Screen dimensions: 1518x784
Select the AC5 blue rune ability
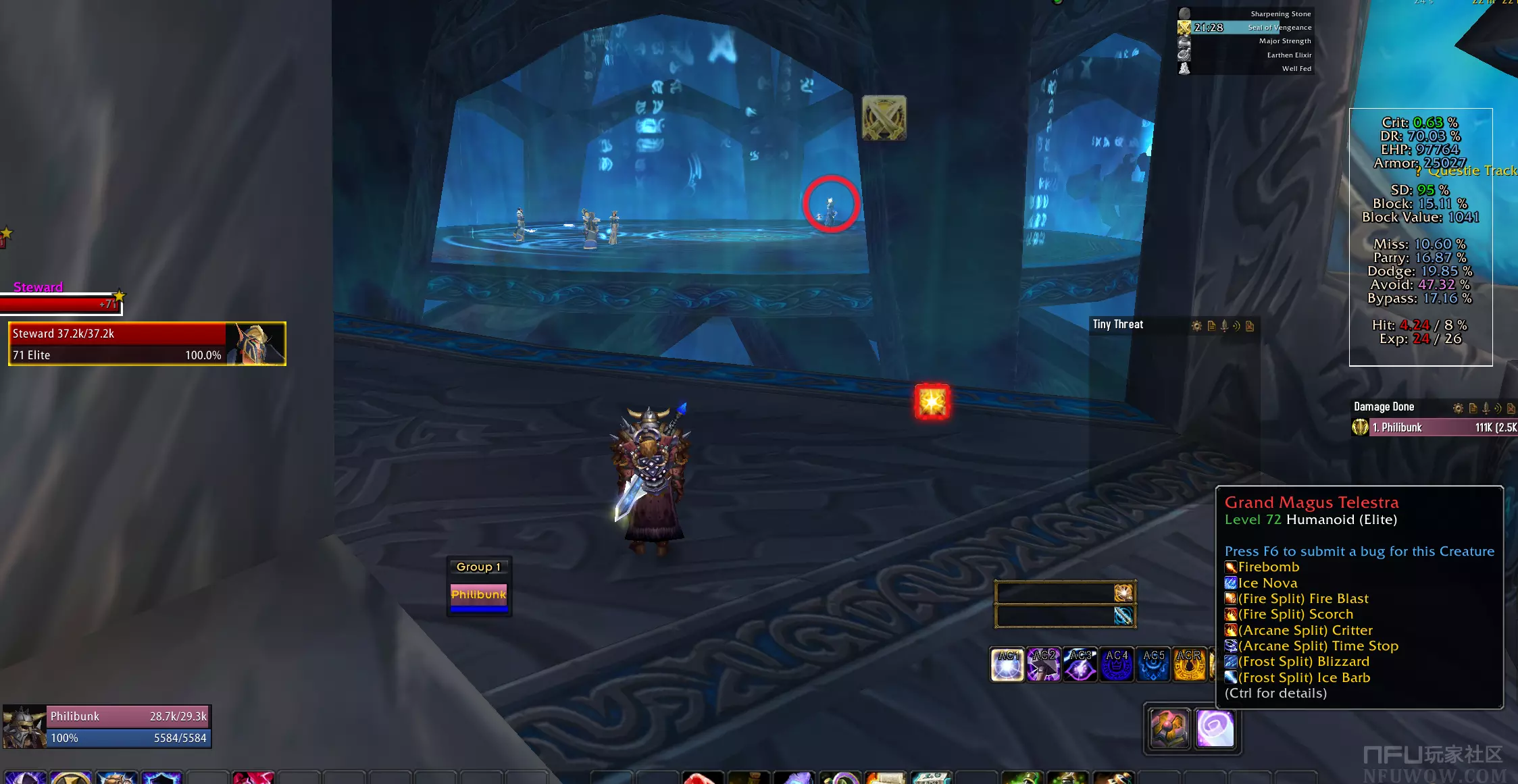click(x=1153, y=664)
